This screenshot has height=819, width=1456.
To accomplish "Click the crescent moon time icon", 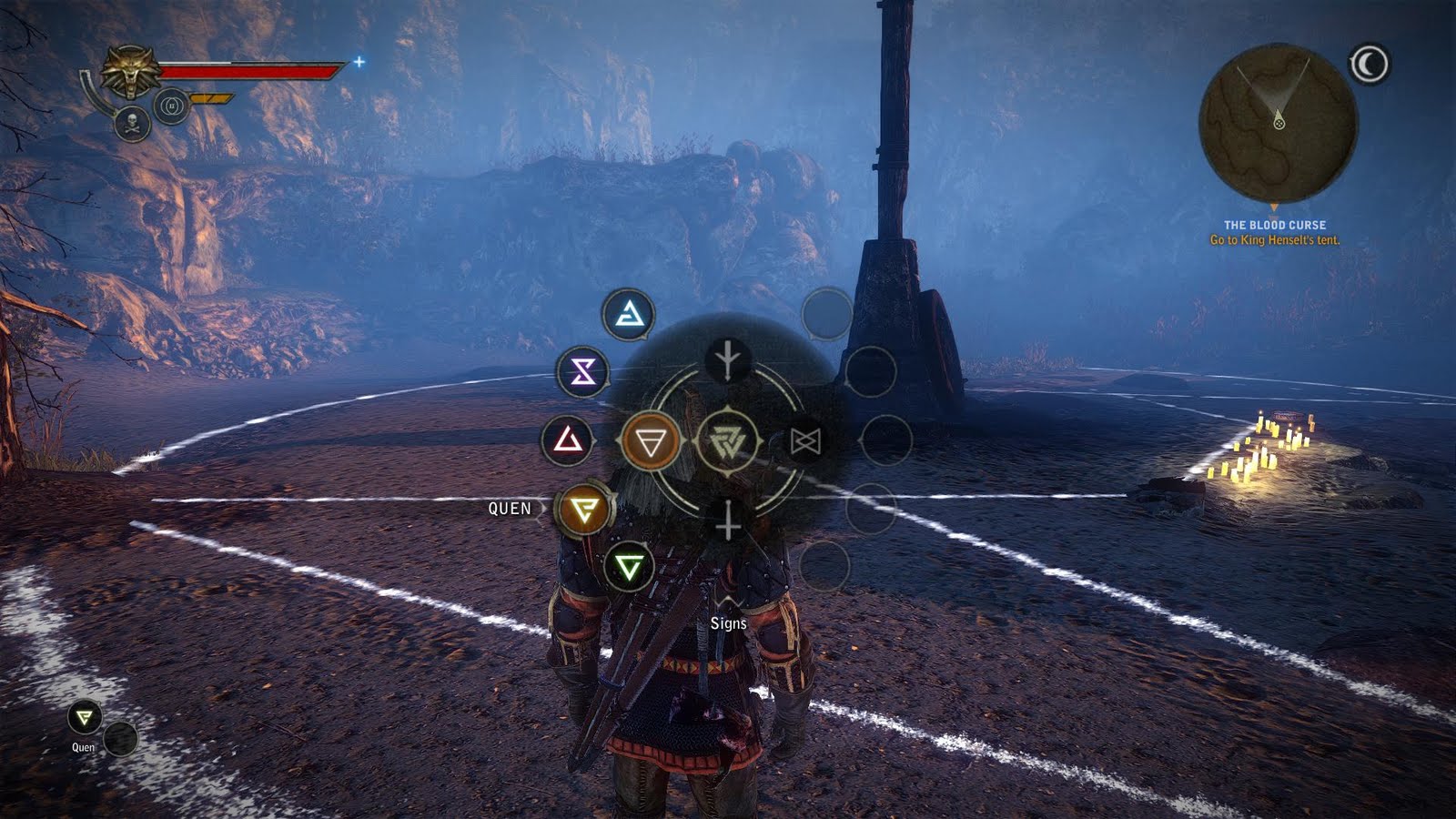I will click(1369, 65).
